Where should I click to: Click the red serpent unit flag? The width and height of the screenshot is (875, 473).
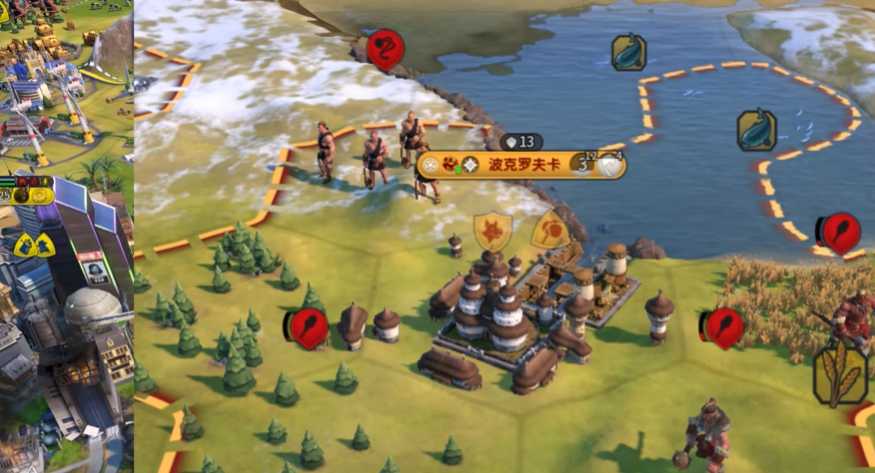386,49
